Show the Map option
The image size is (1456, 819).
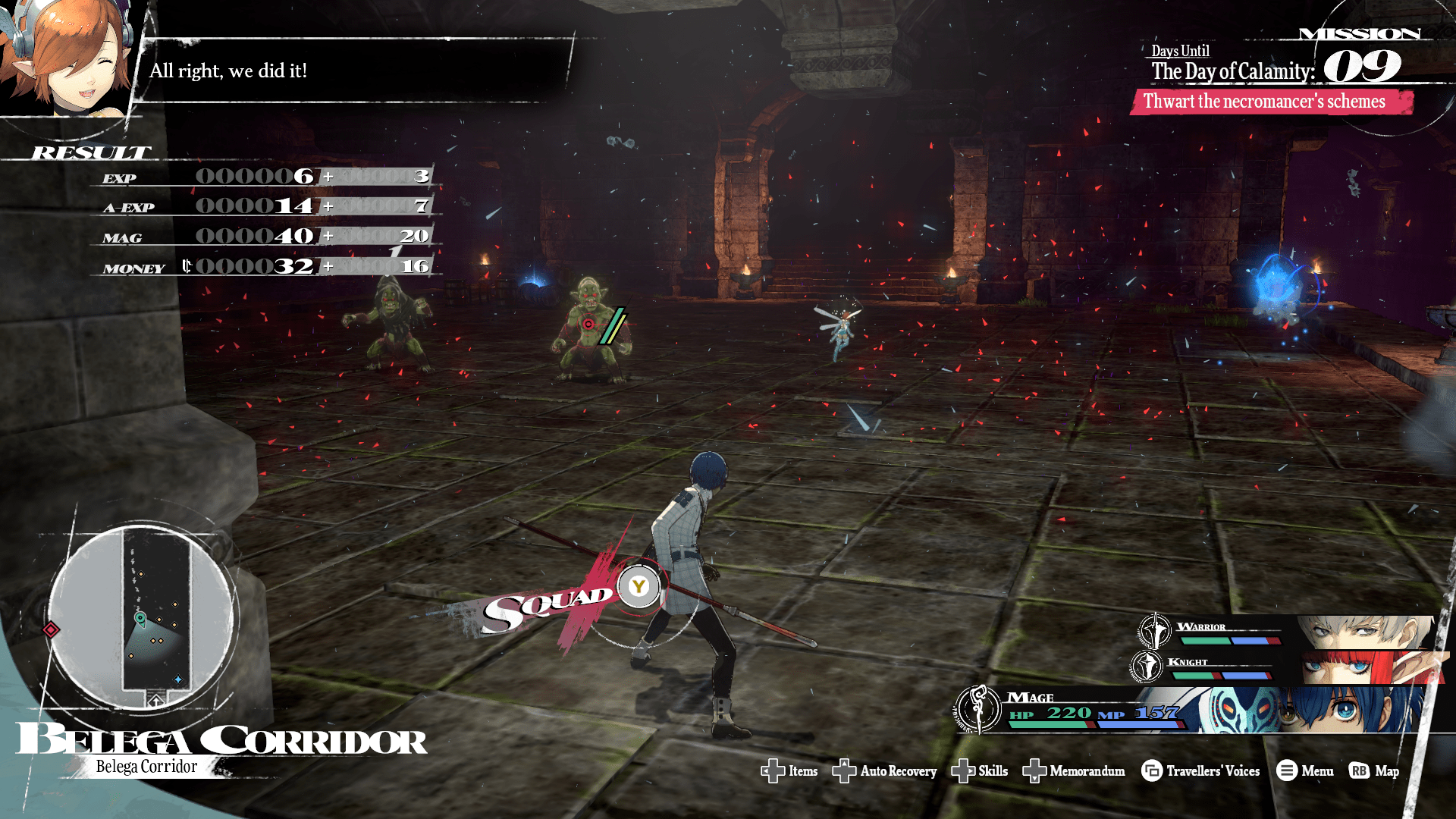pyautogui.click(x=1374, y=771)
